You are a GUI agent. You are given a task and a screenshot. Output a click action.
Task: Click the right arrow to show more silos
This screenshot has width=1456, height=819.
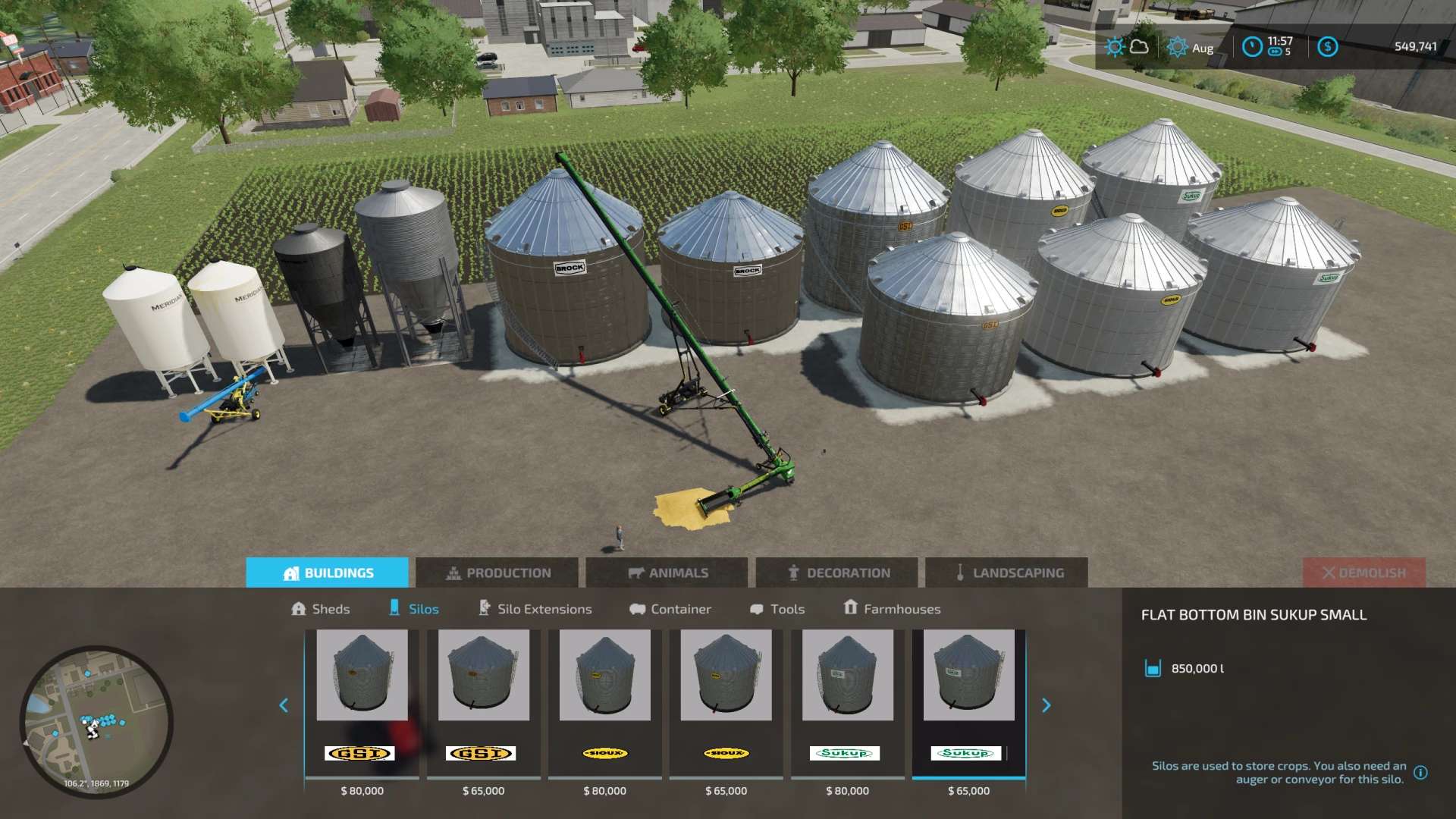pyautogui.click(x=1046, y=706)
